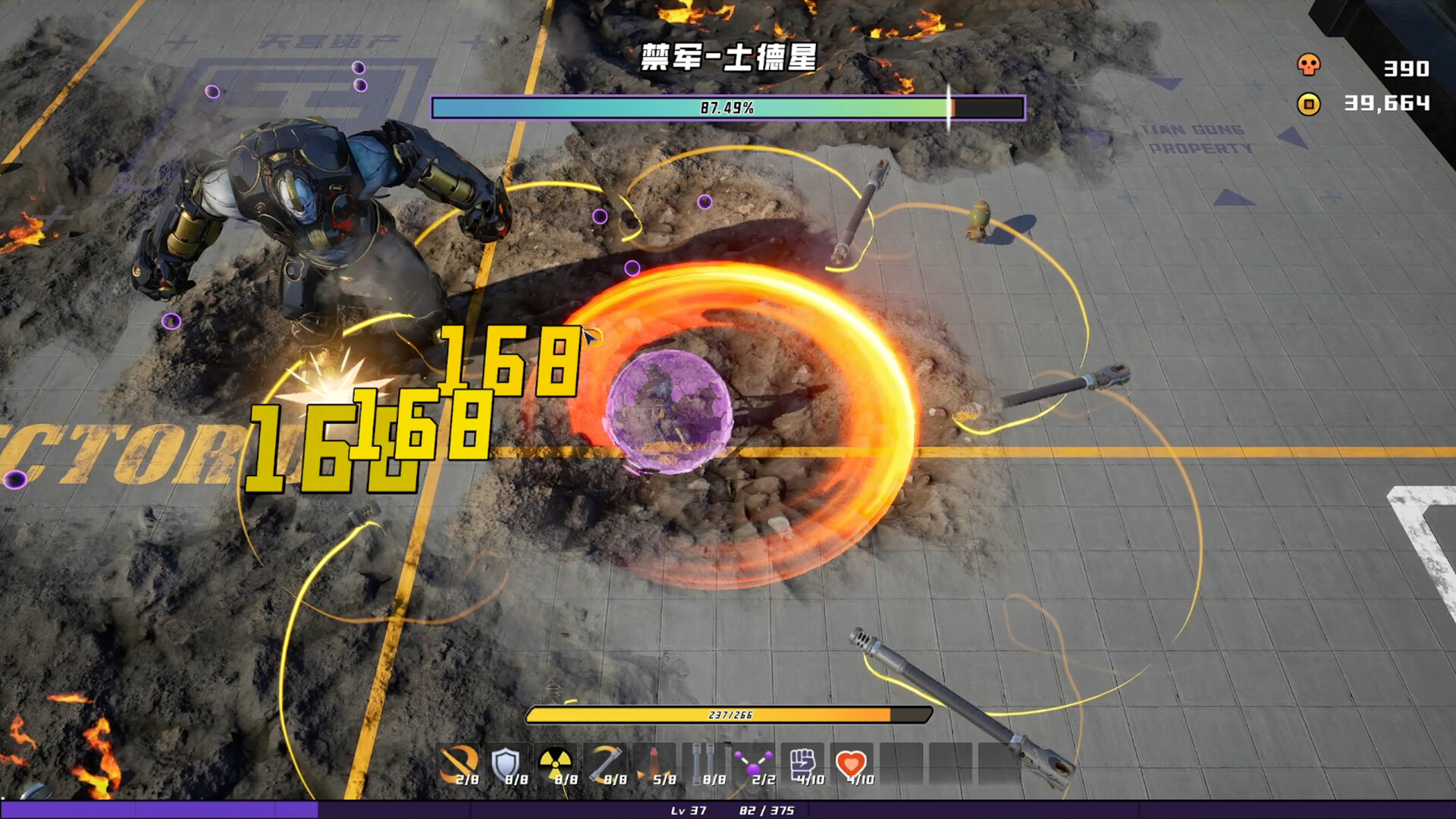Click the boss name title 禁军-土德星
Image resolution: width=1456 pixels, height=819 pixels.
click(x=728, y=59)
